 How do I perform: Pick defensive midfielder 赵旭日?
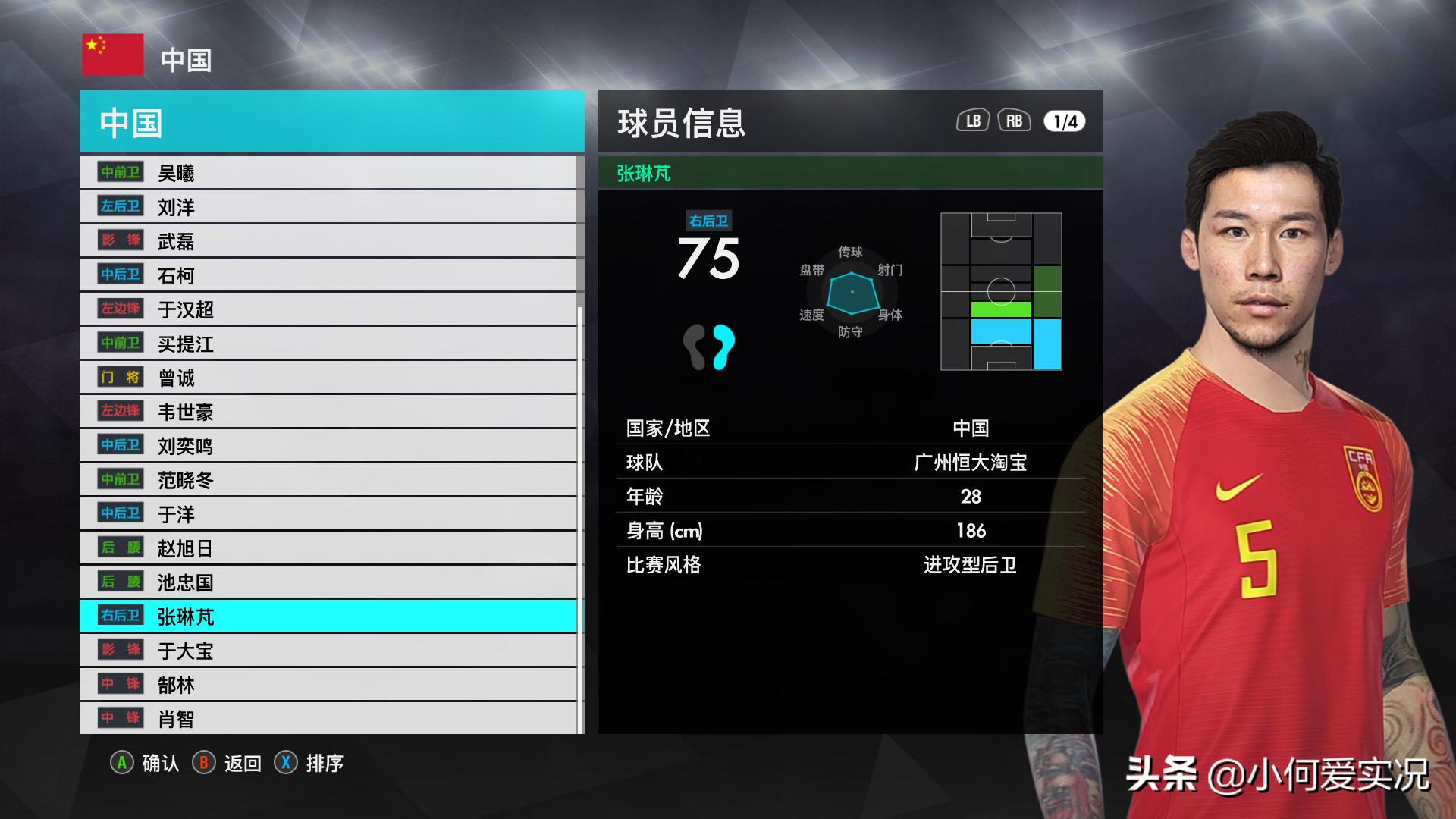(x=328, y=548)
